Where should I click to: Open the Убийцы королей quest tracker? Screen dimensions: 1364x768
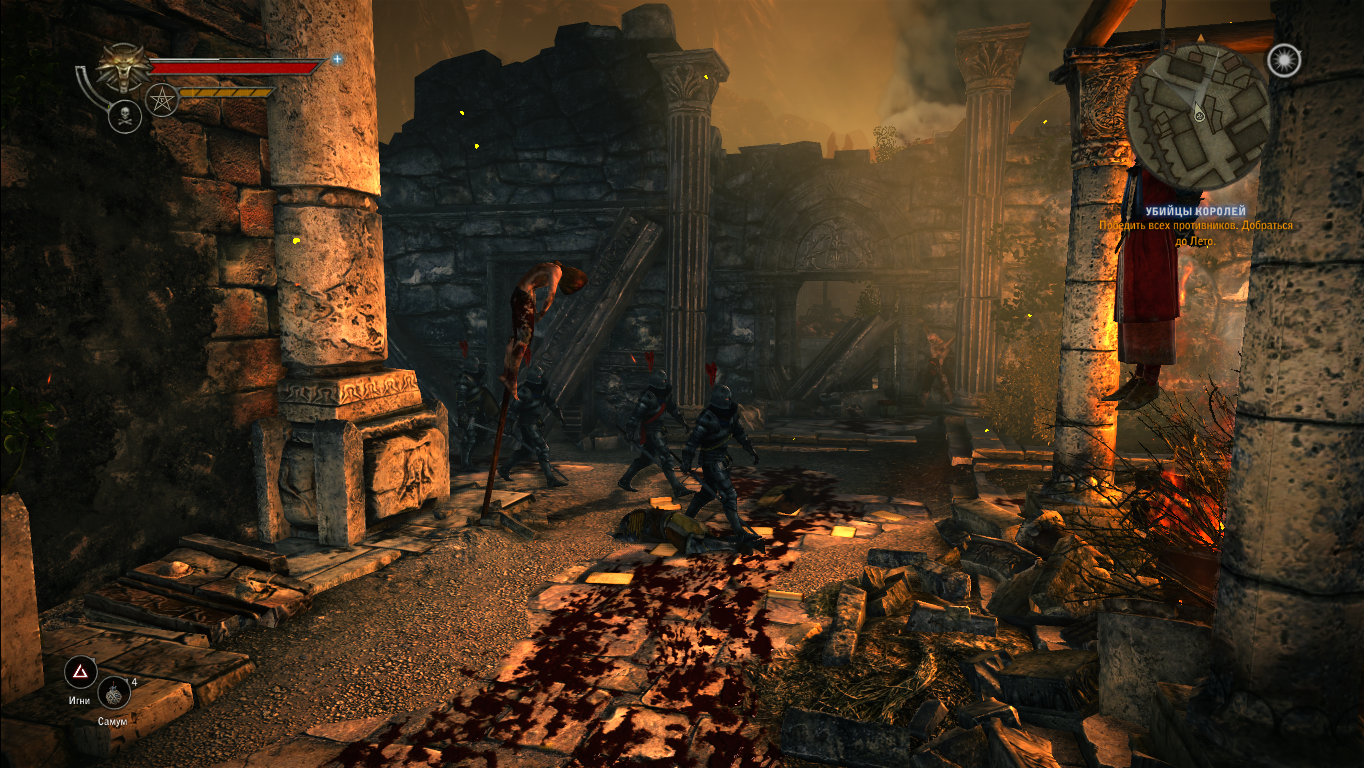coord(1195,212)
